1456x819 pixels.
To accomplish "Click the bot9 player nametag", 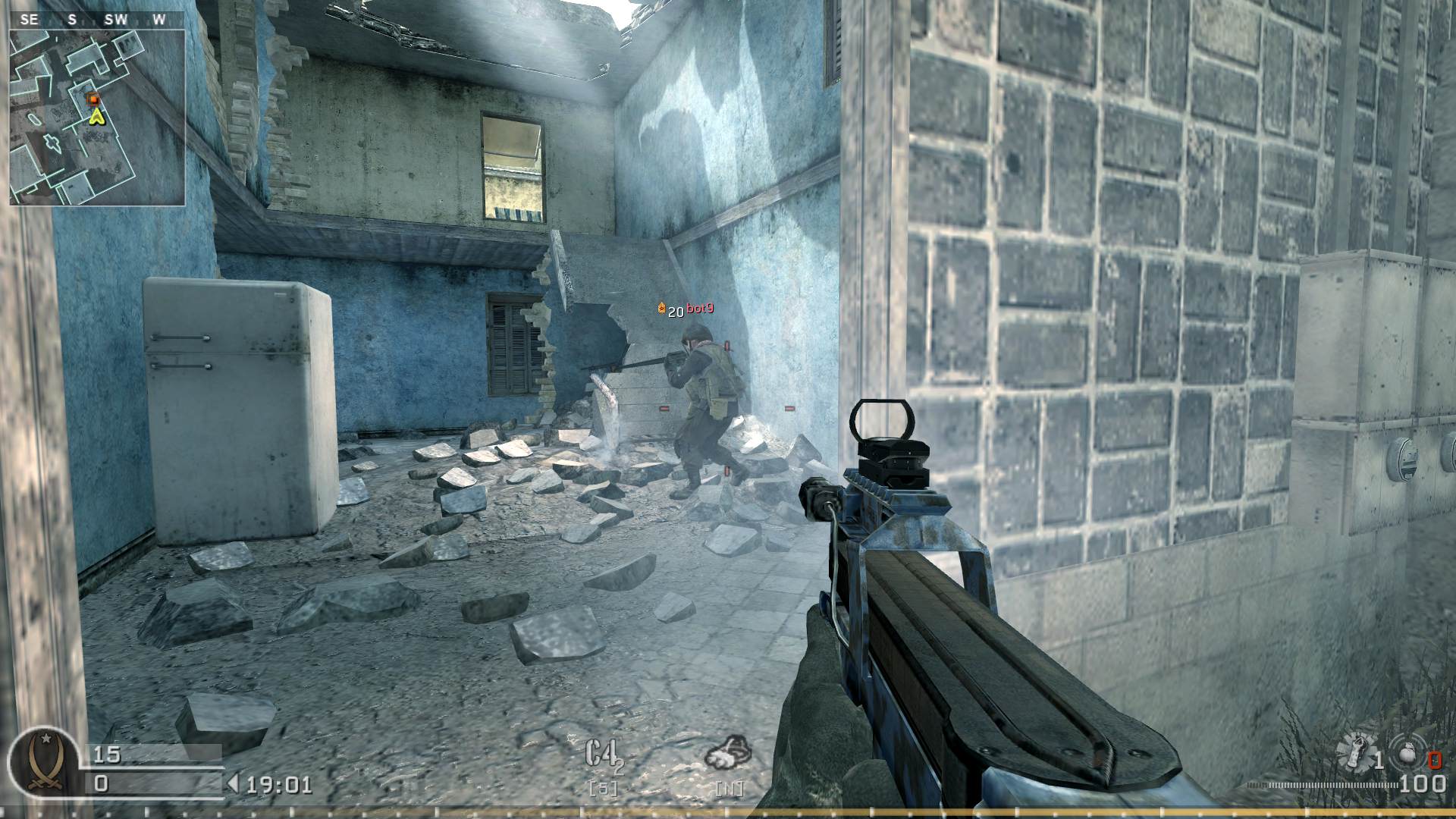I will [x=701, y=309].
